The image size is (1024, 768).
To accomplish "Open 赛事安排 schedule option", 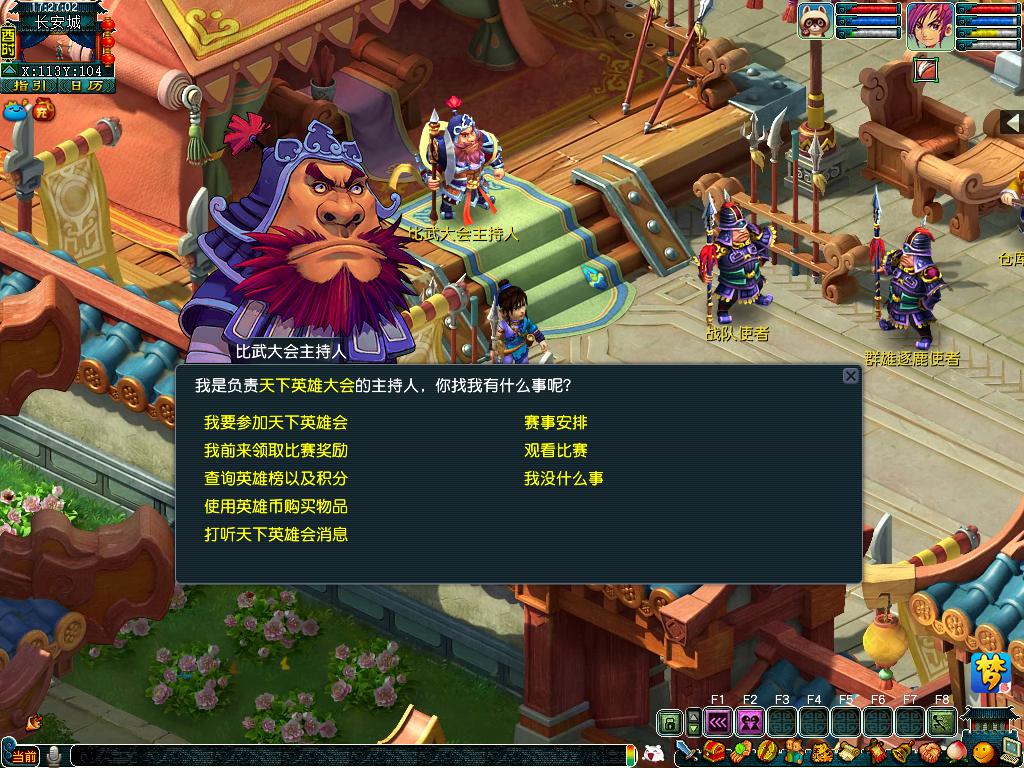I will click(x=555, y=423).
